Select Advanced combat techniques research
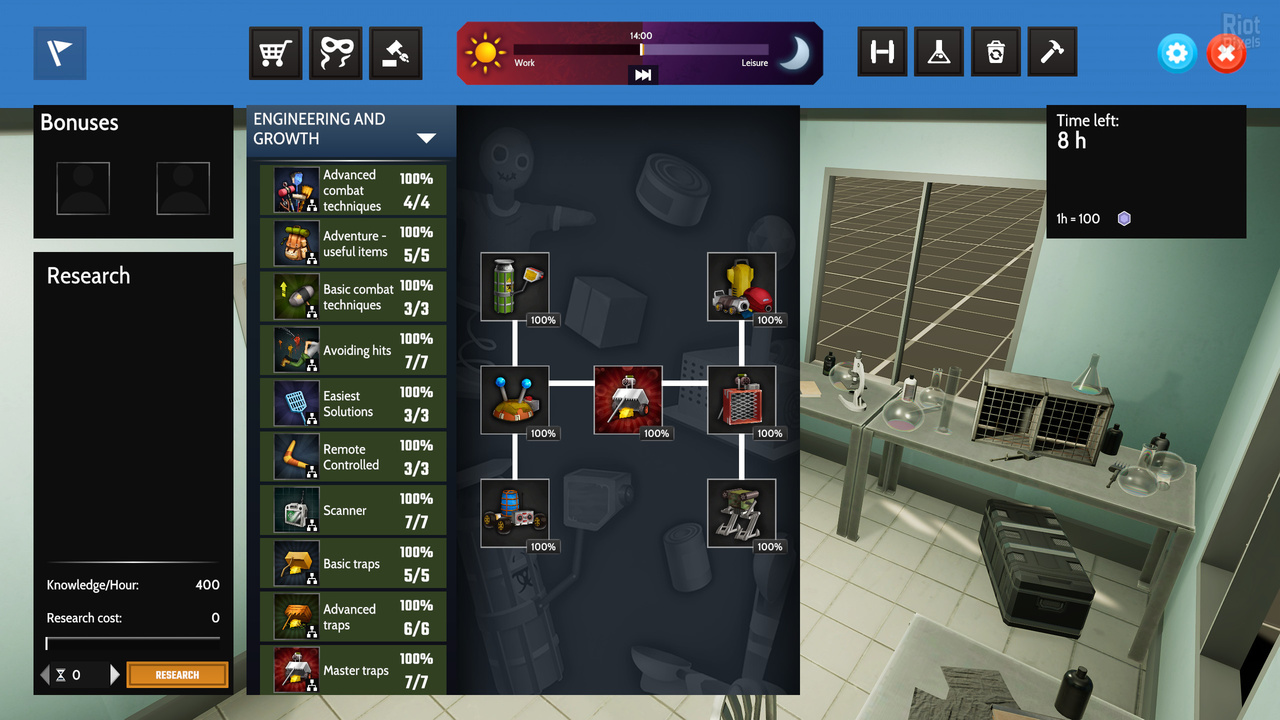 [x=353, y=190]
